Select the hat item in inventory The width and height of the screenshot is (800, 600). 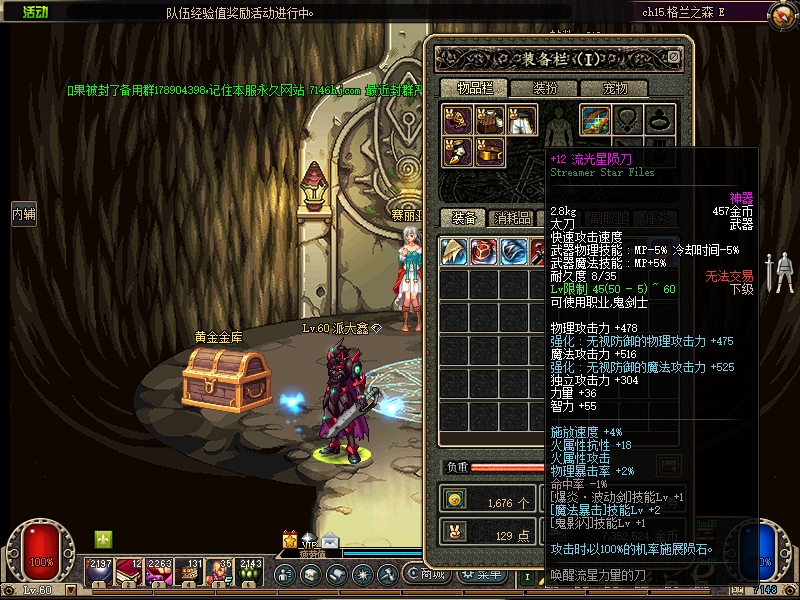[x=454, y=251]
